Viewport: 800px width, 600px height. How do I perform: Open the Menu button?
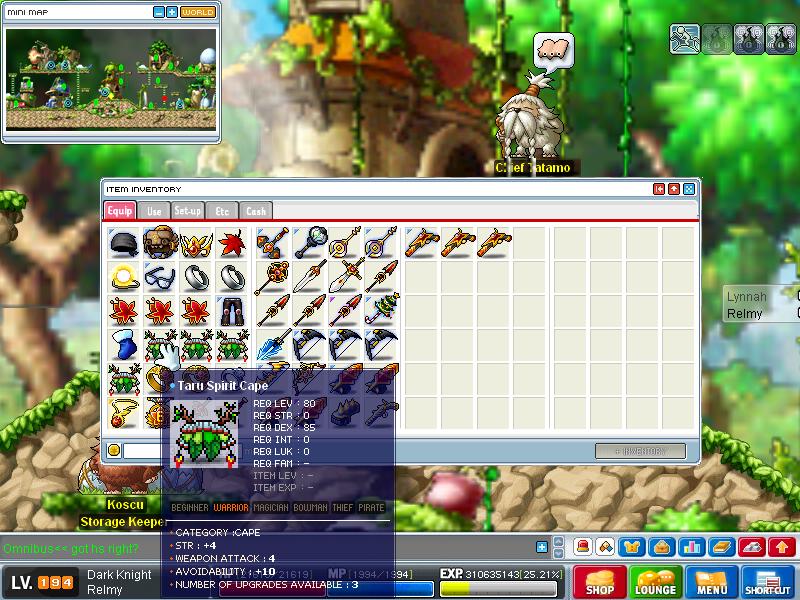pos(712,583)
